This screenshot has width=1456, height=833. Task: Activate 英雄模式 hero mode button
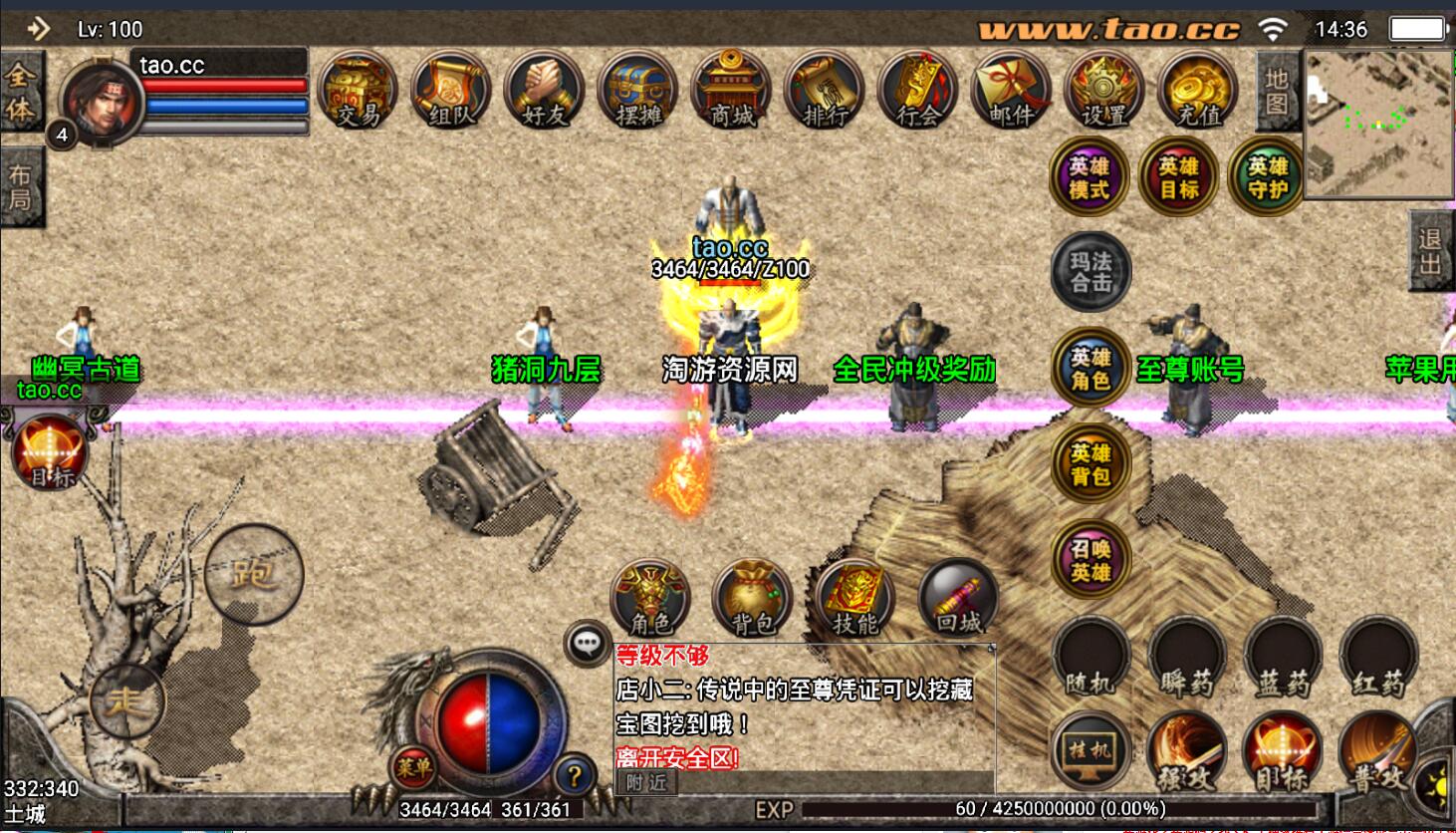point(1089,178)
